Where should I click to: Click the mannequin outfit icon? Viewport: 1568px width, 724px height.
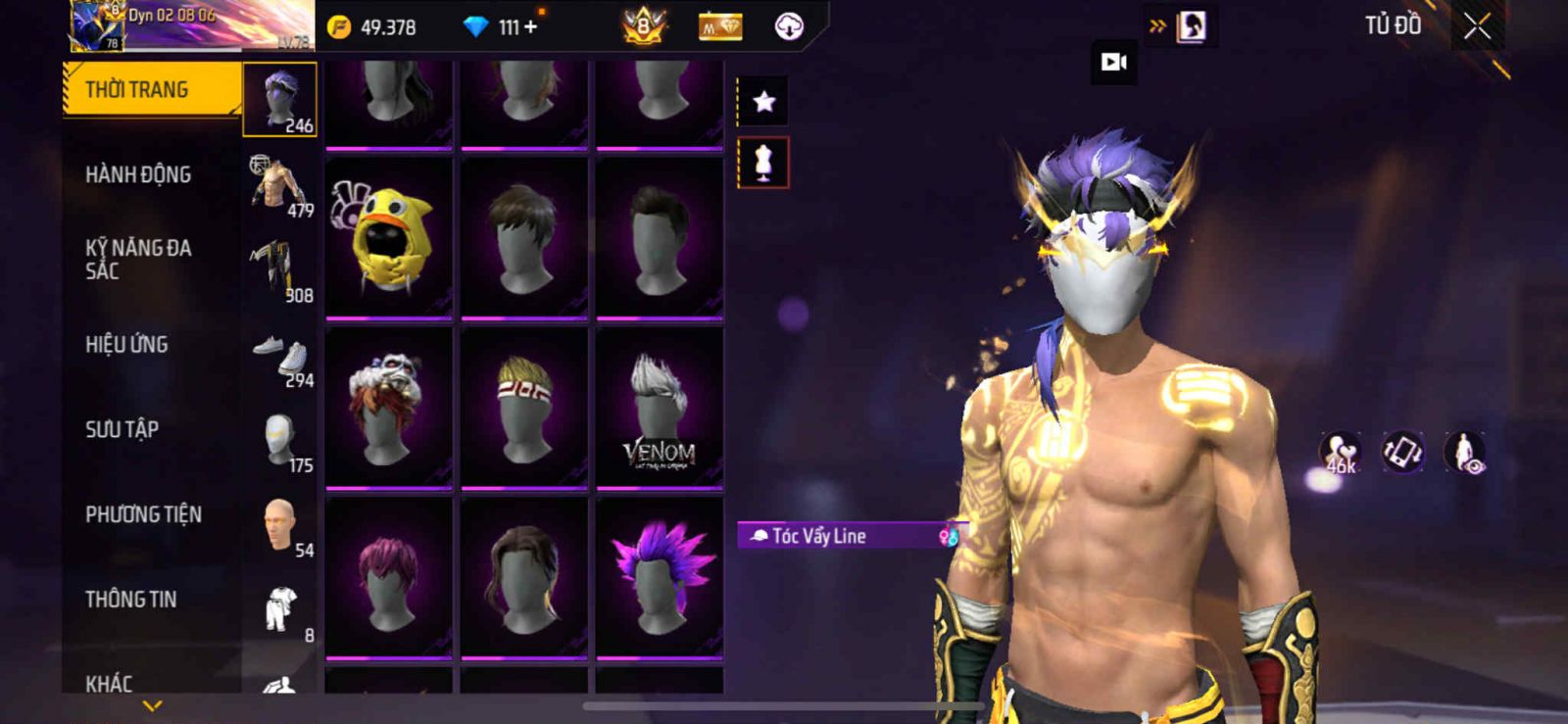(x=763, y=163)
